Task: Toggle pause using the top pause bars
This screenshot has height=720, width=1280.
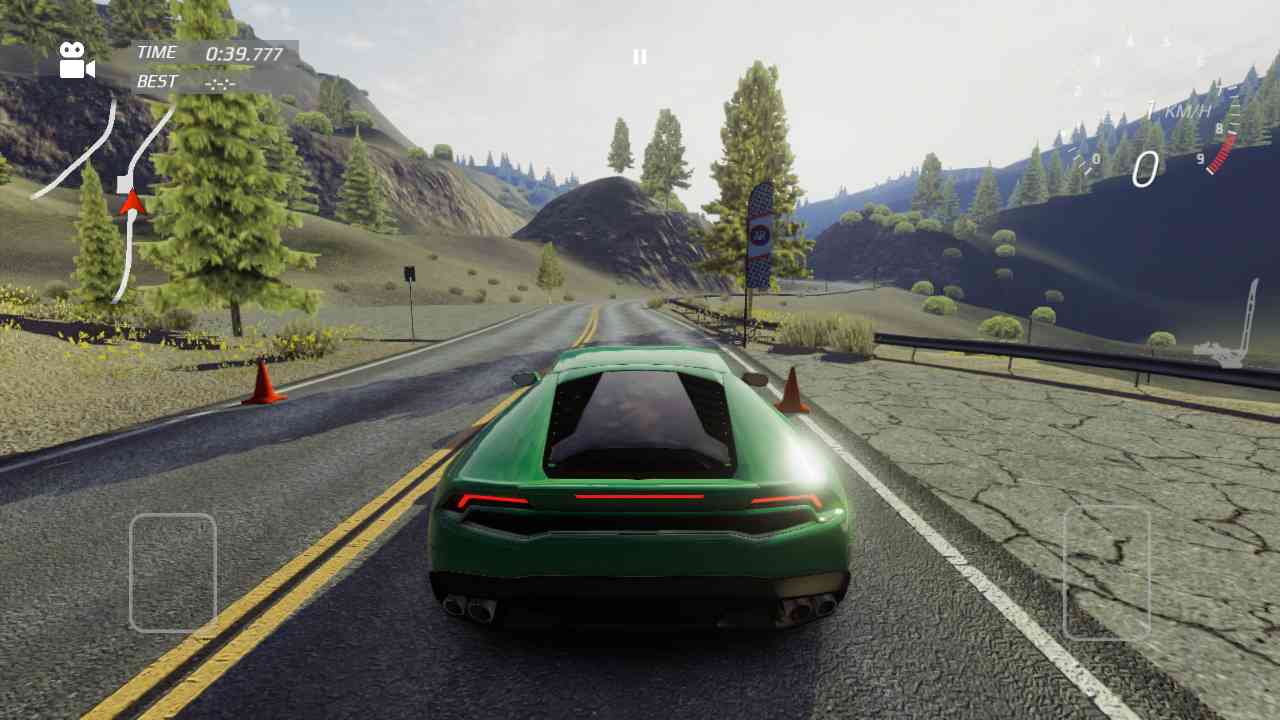Action: point(639,56)
